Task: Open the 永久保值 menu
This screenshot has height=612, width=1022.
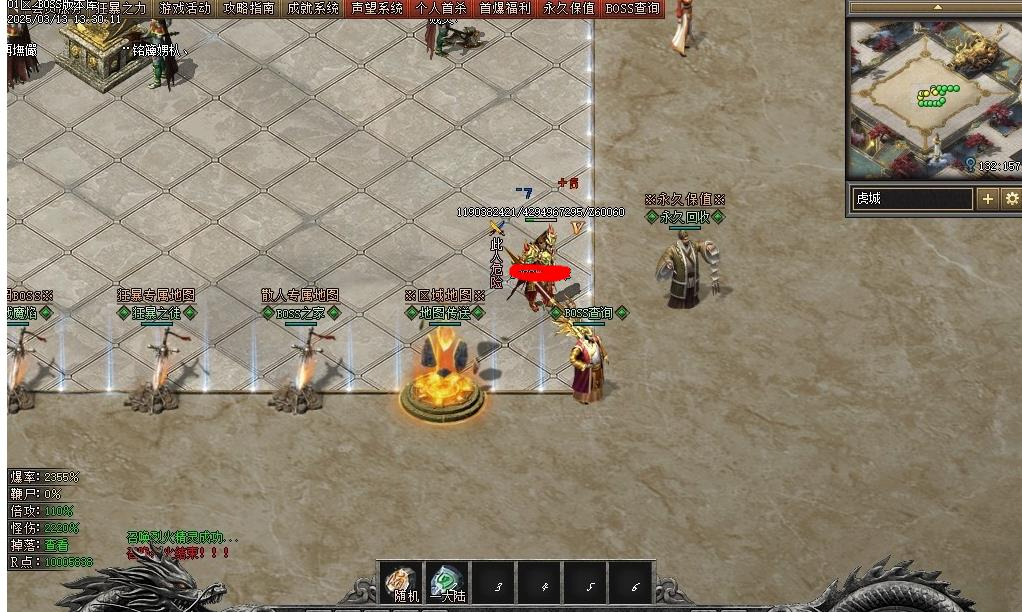Action: pos(569,8)
